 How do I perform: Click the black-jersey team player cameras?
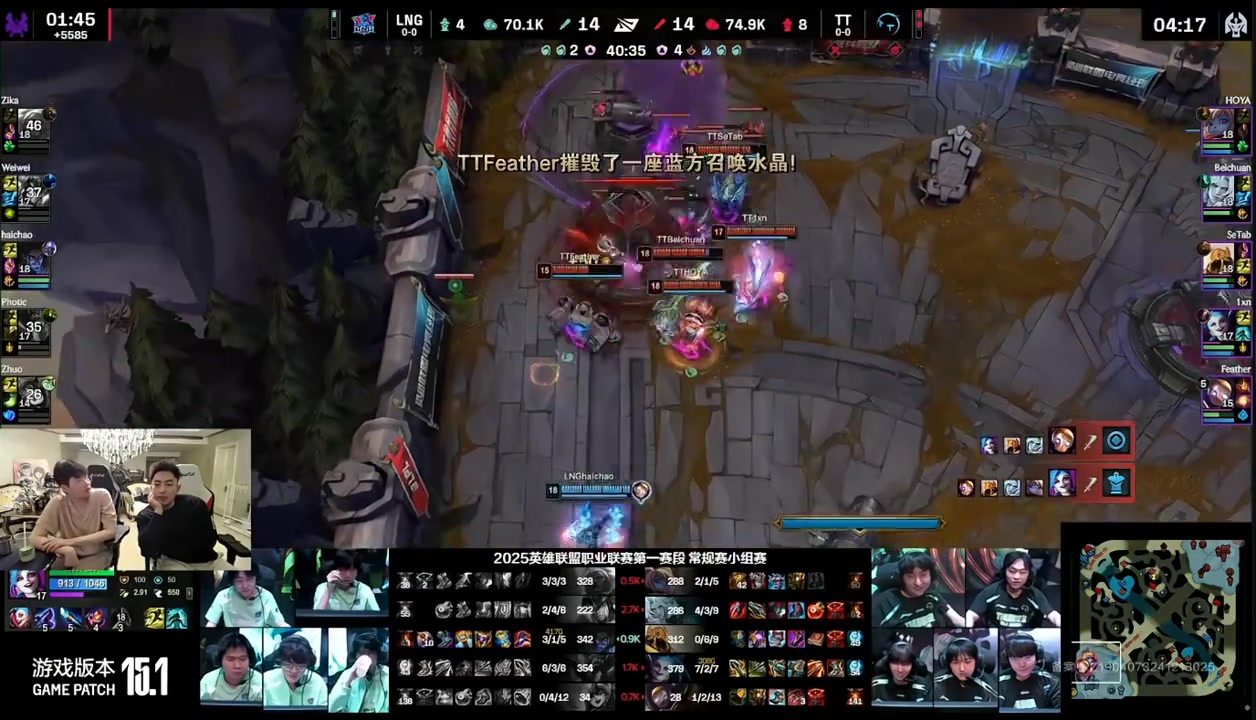click(x=965, y=630)
